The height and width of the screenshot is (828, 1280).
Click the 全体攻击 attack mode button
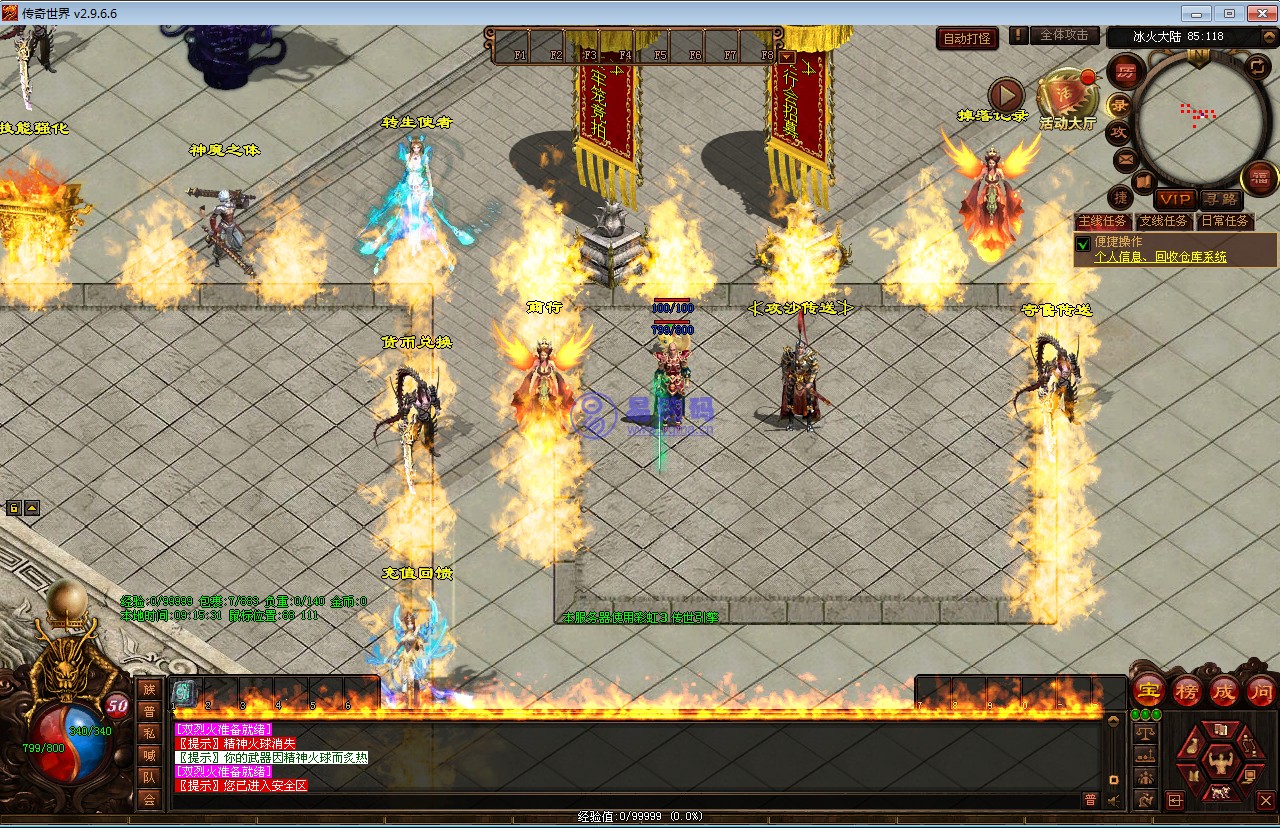click(x=1064, y=35)
